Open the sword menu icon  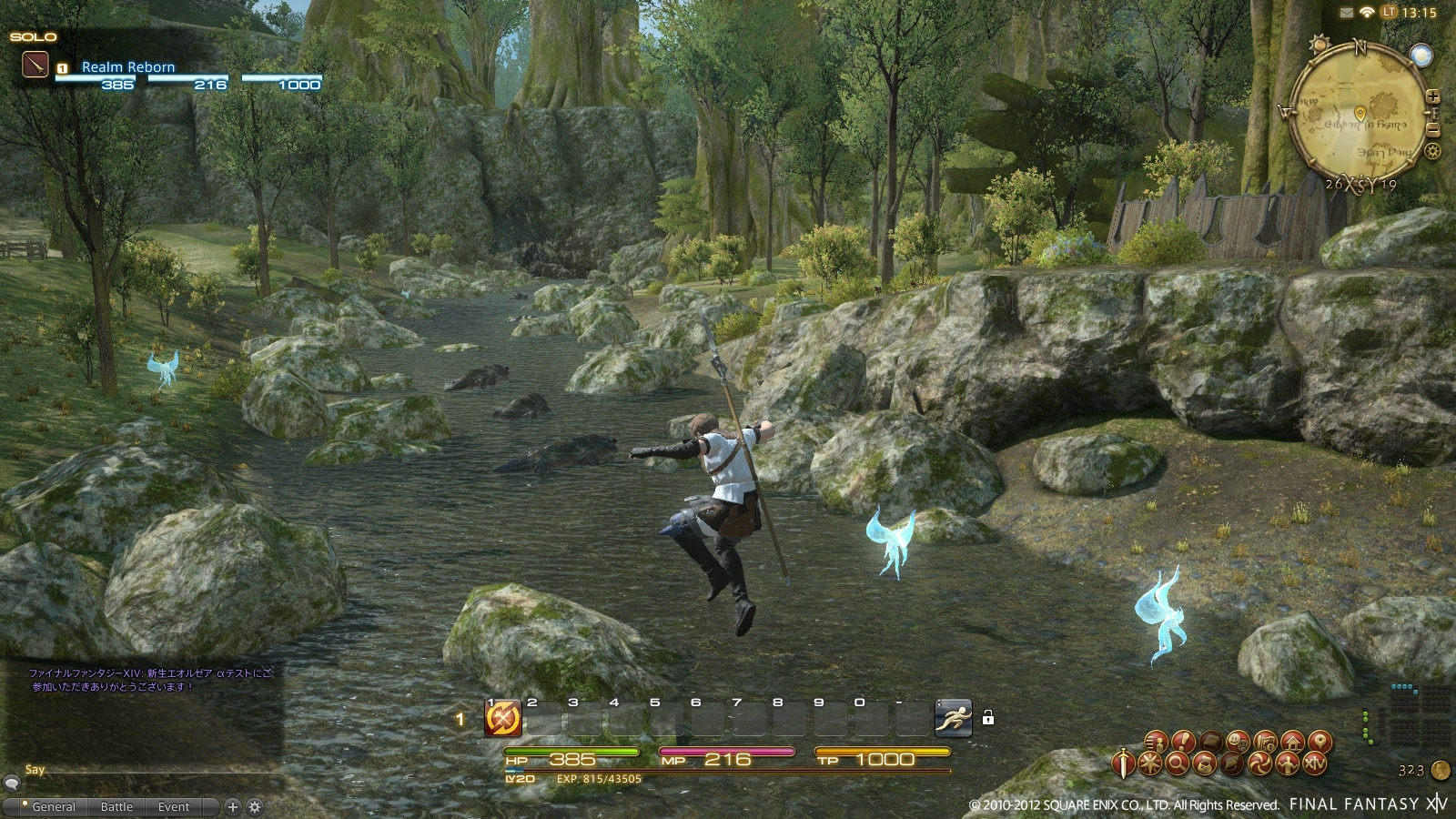pos(1125,763)
